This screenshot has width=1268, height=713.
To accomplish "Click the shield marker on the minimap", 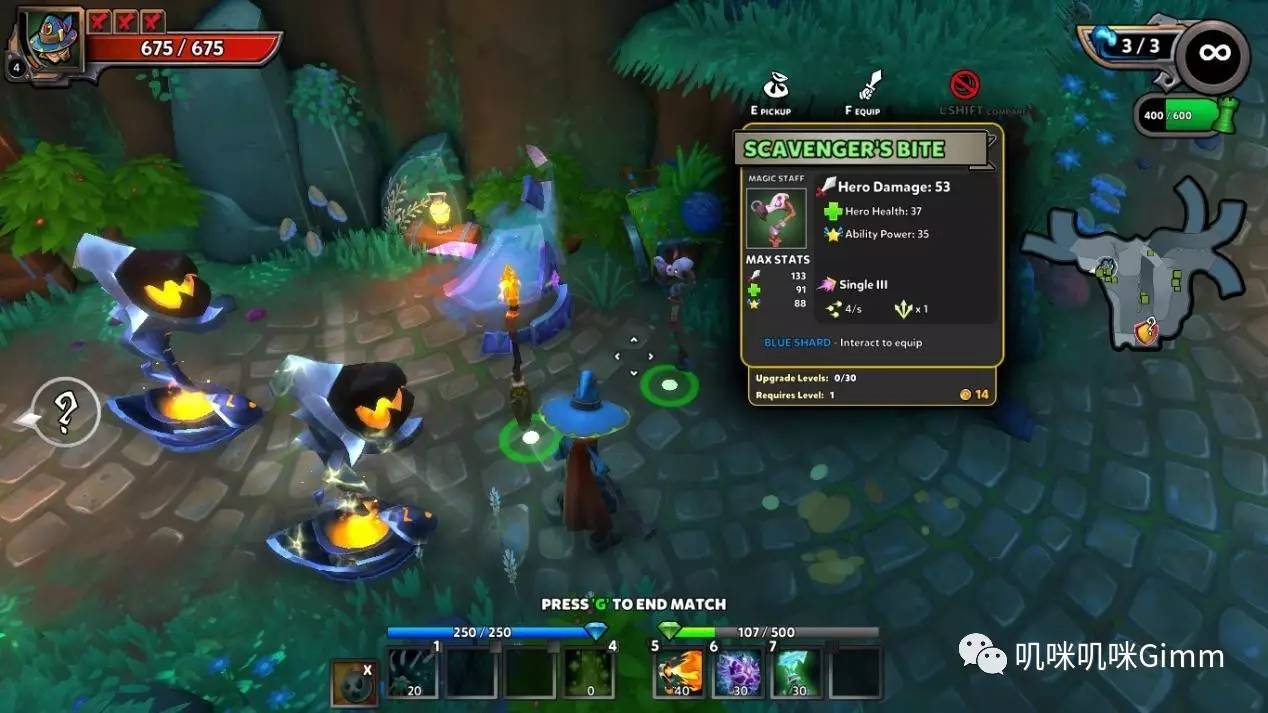I will (1146, 329).
